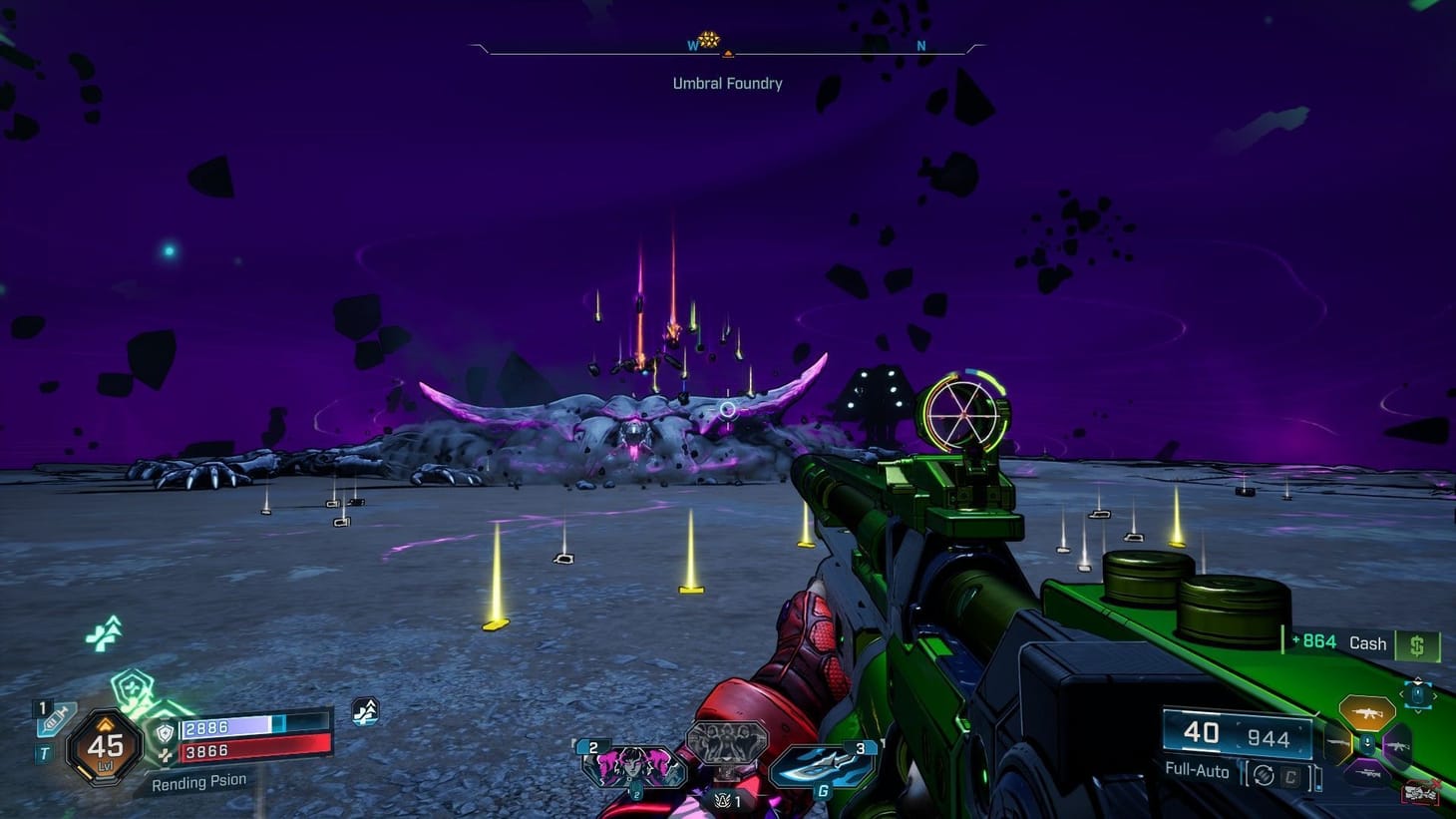Click the up arrow above the mouse indicator
1456x819 pixels.
1419,680
